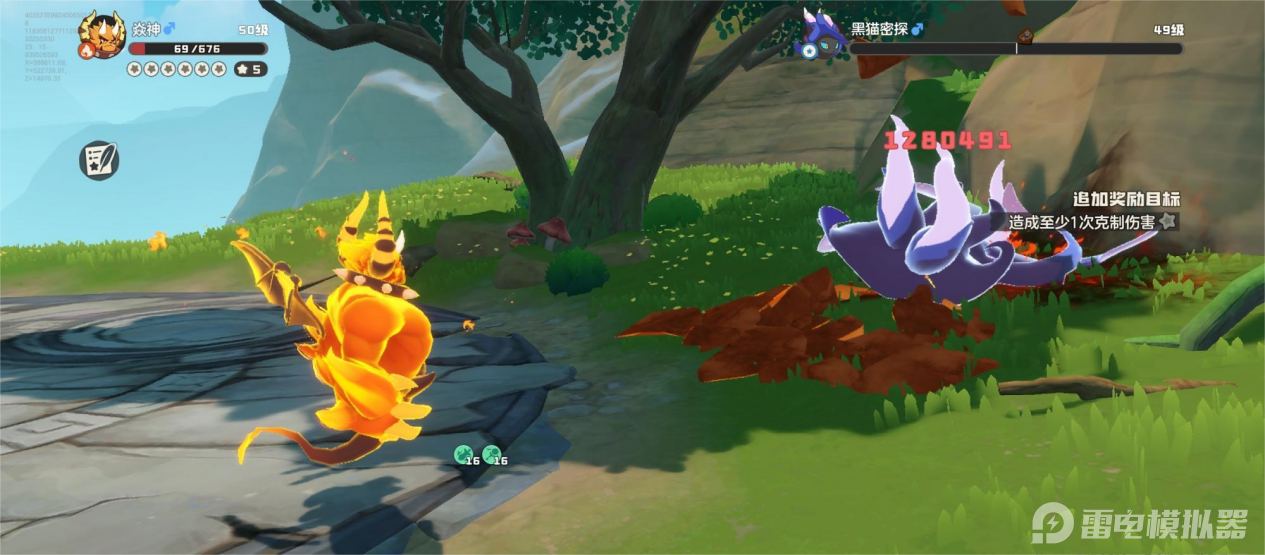Open the battle log notepad icon
Image resolution: width=1265 pixels, height=555 pixels.
pos(99,159)
